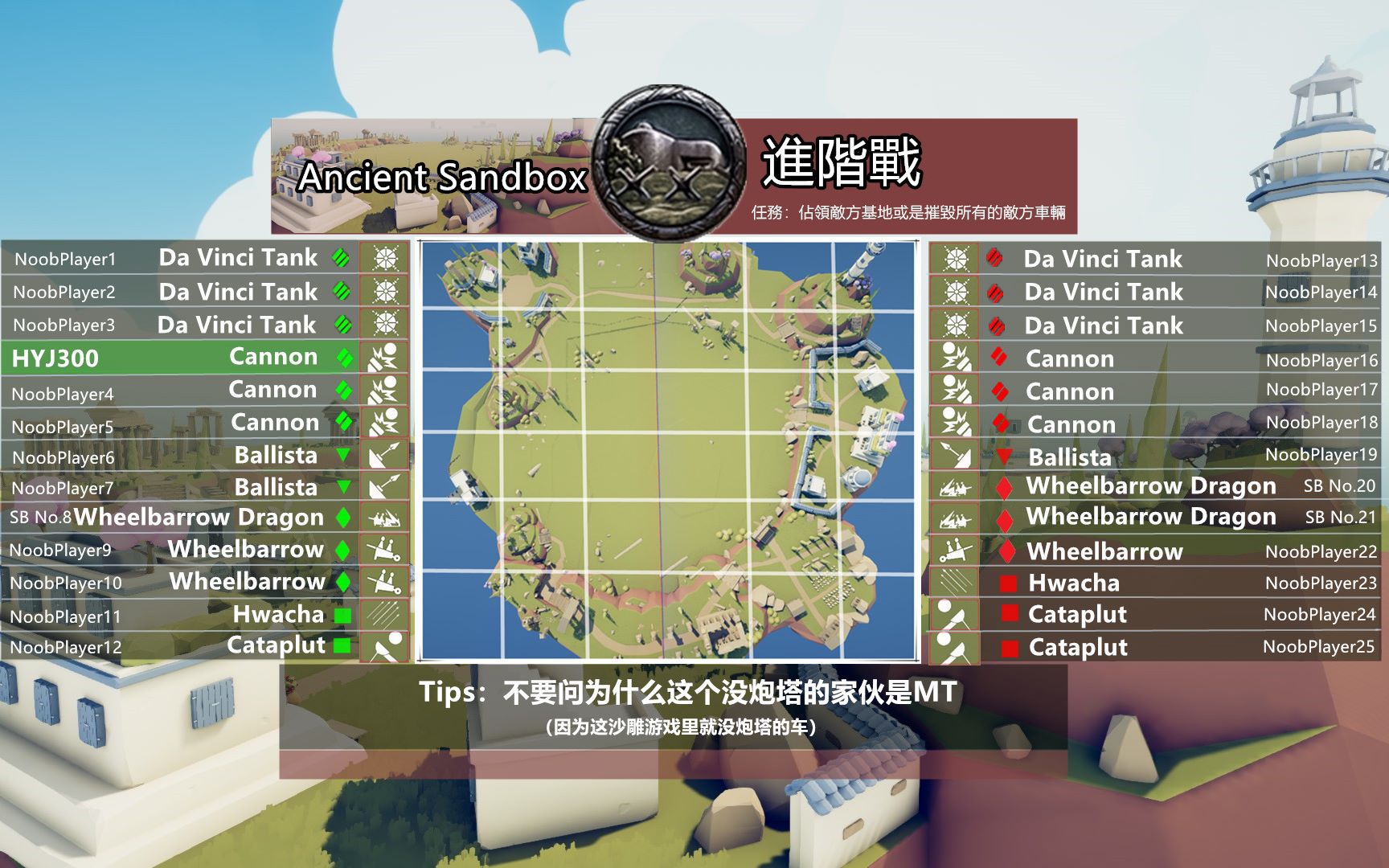Select NoobPlayer6's Ballista spear icon
The width and height of the screenshot is (1389, 868).
[x=384, y=455]
